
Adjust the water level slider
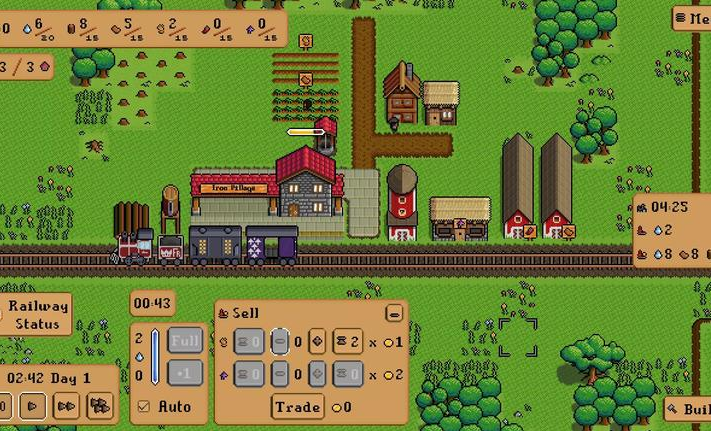tap(155, 357)
